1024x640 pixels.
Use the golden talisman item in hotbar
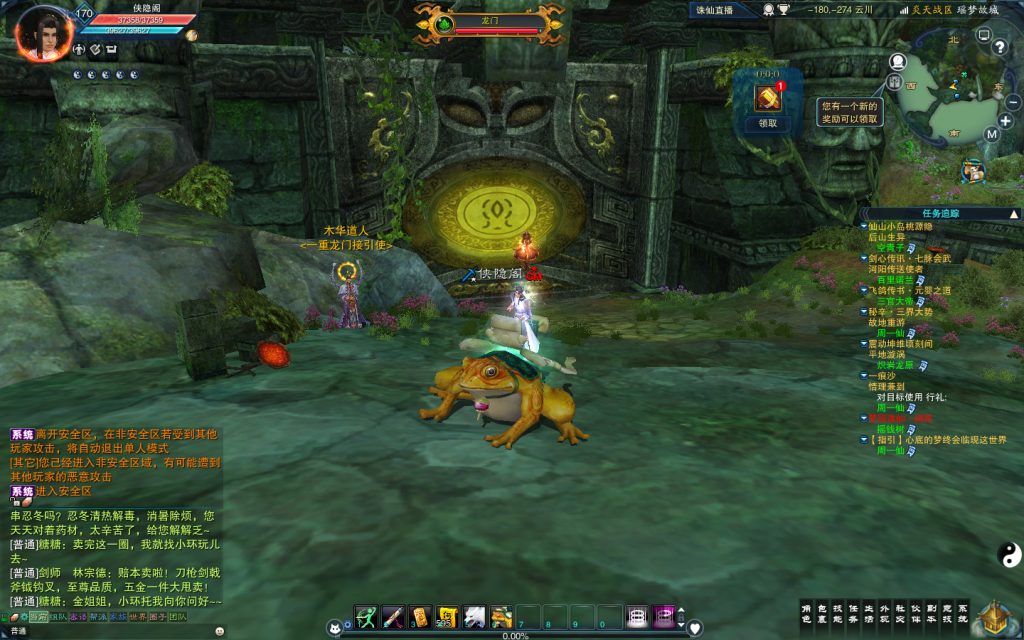[x=420, y=617]
